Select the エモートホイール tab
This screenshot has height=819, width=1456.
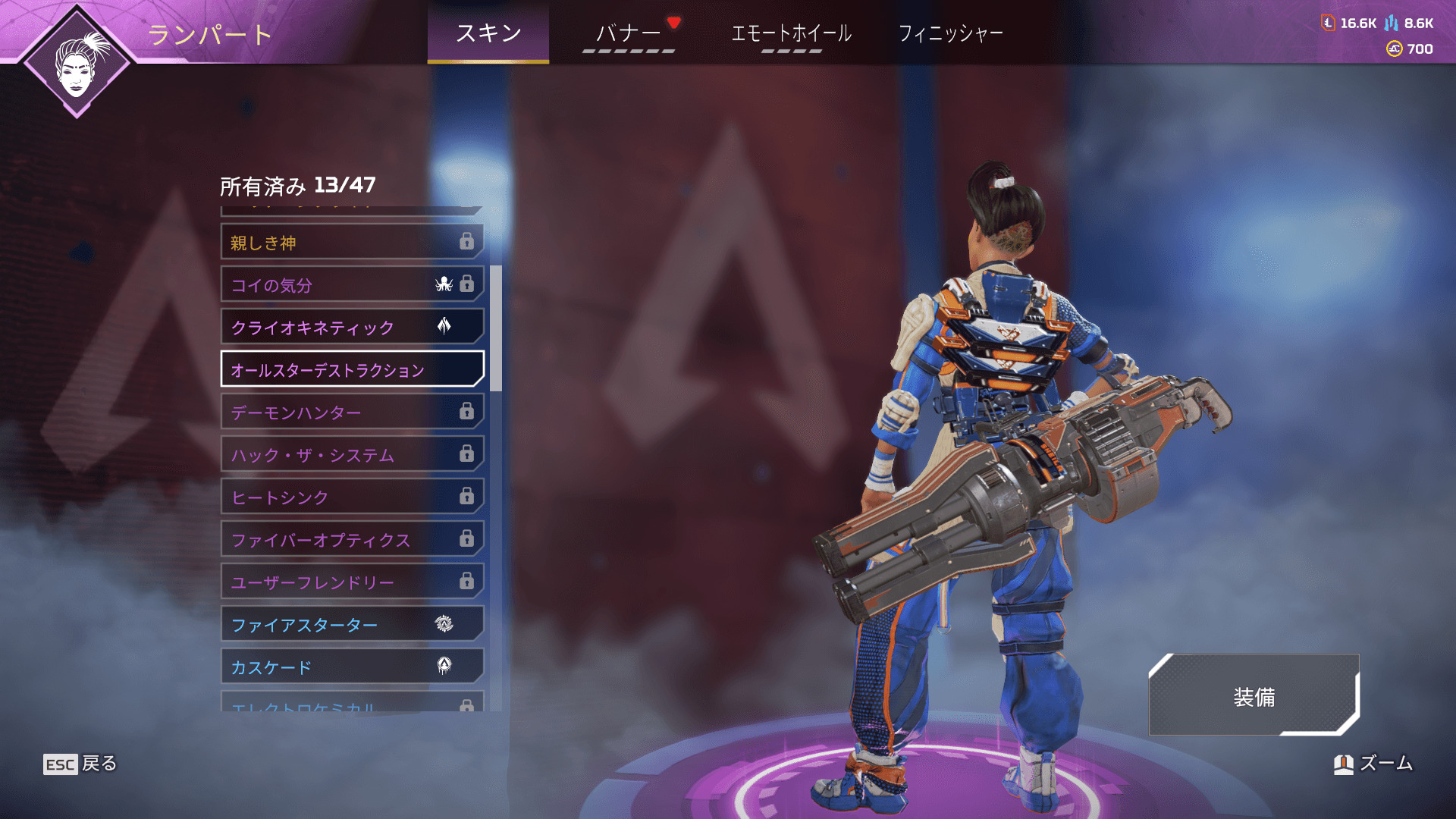click(x=791, y=33)
